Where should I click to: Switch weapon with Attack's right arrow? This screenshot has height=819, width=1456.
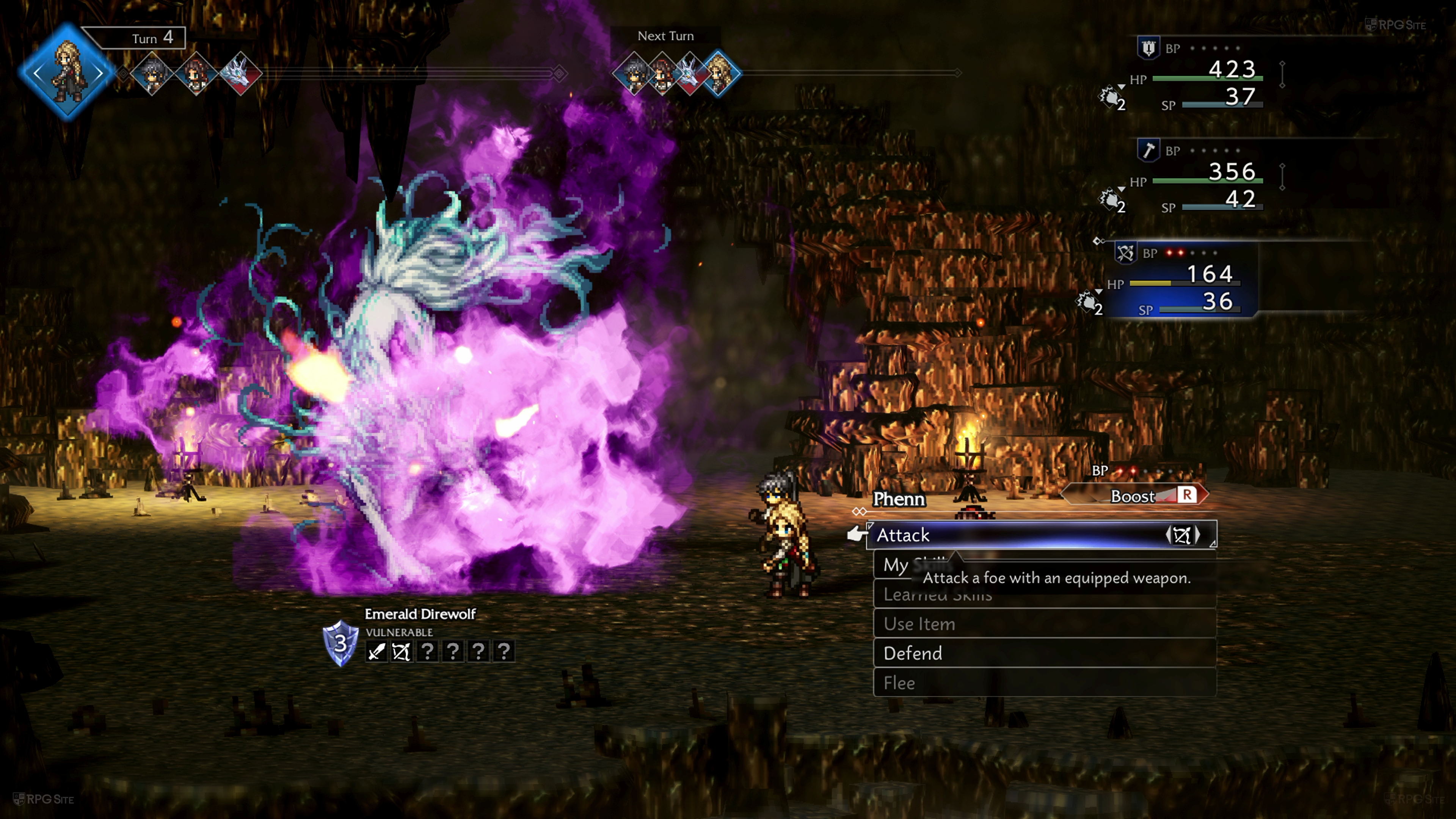(x=1198, y=535)
